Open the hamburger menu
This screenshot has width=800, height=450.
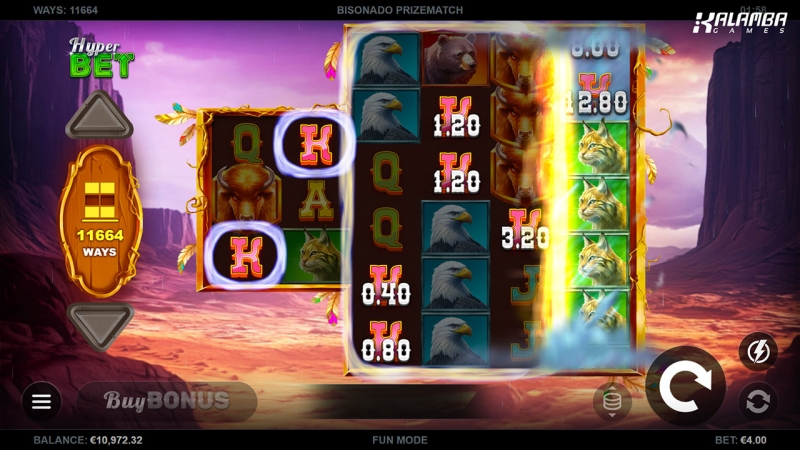tap(41, 401)
